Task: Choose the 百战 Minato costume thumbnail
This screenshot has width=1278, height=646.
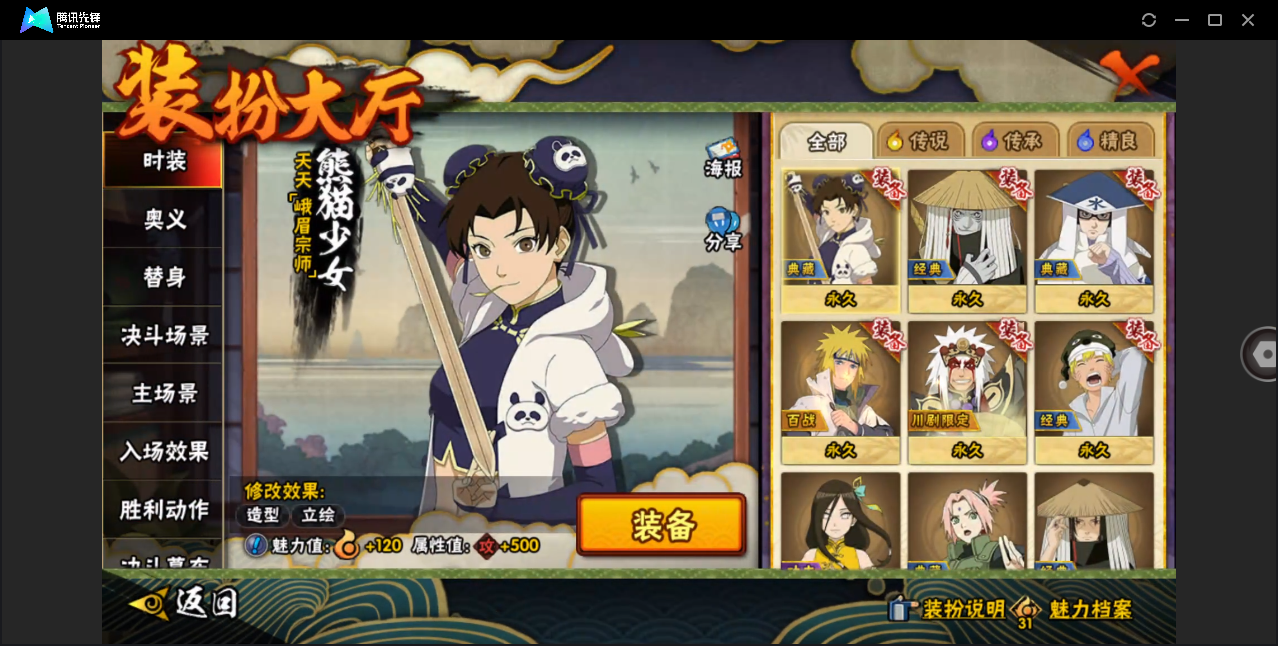Action: [x=840, y=391]
